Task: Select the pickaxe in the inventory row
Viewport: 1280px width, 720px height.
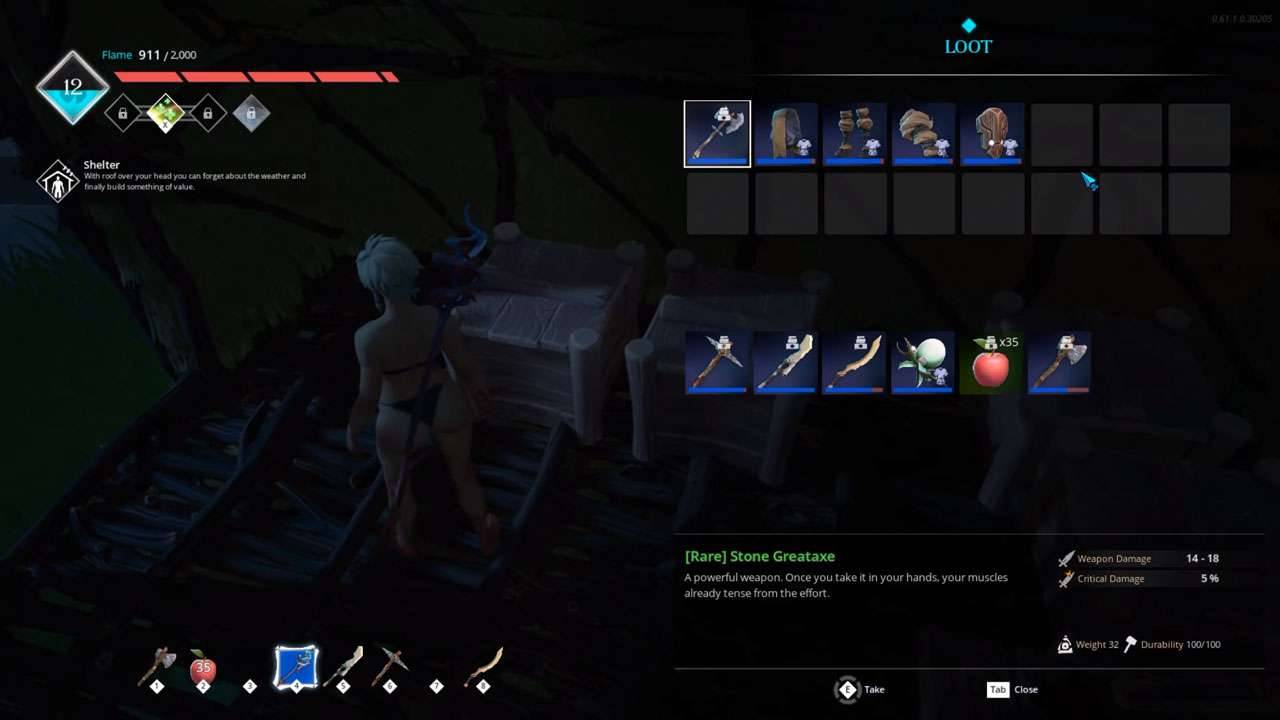Action: 717,362
